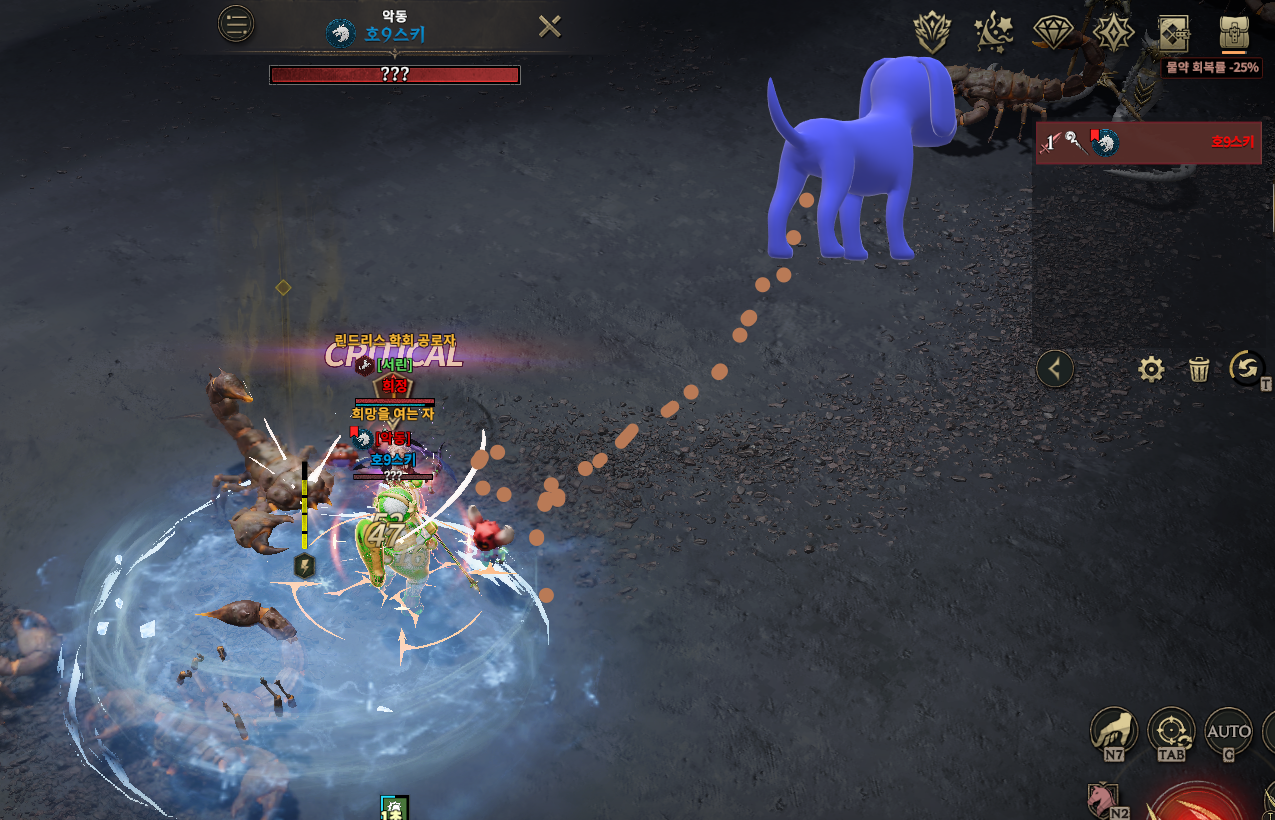This screenshot has height=820, width=1275.
Task: Activate the beast transformation button
Action: tap(1114, 731)
